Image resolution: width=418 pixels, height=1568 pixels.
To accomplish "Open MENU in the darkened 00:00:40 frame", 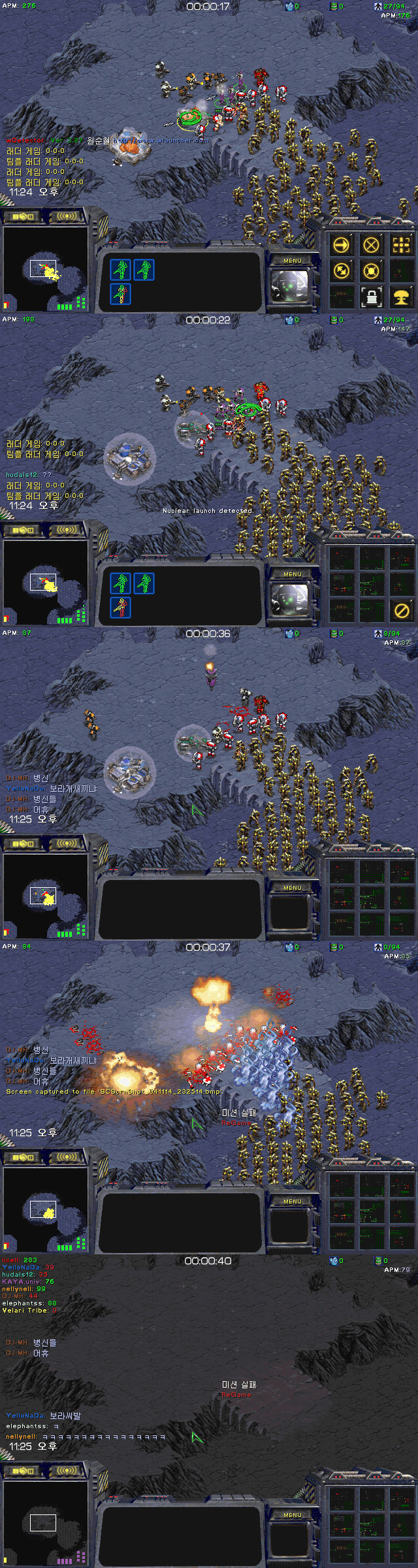I will [293, 1514].
